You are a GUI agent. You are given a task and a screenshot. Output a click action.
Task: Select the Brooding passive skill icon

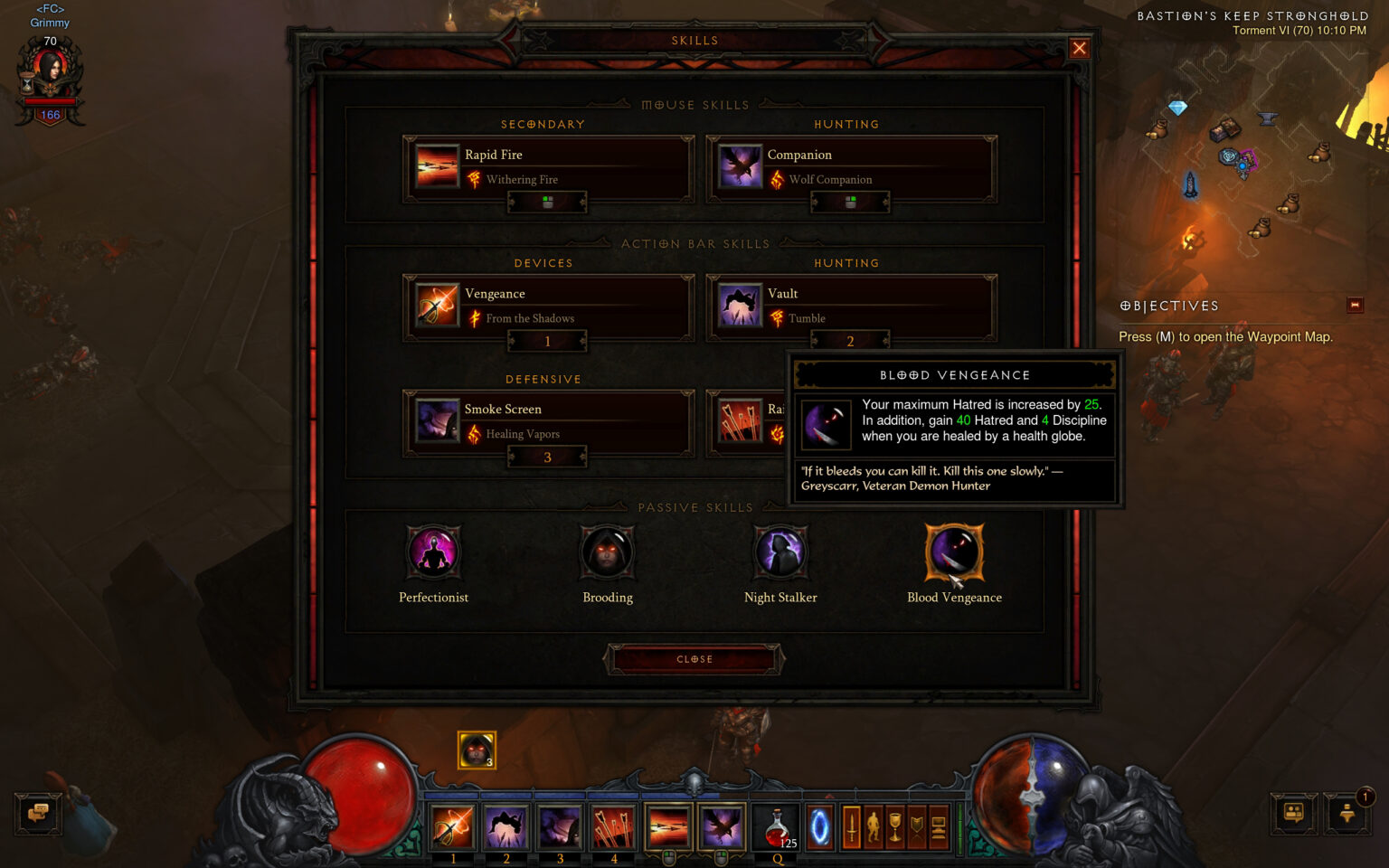click(607, 552)
